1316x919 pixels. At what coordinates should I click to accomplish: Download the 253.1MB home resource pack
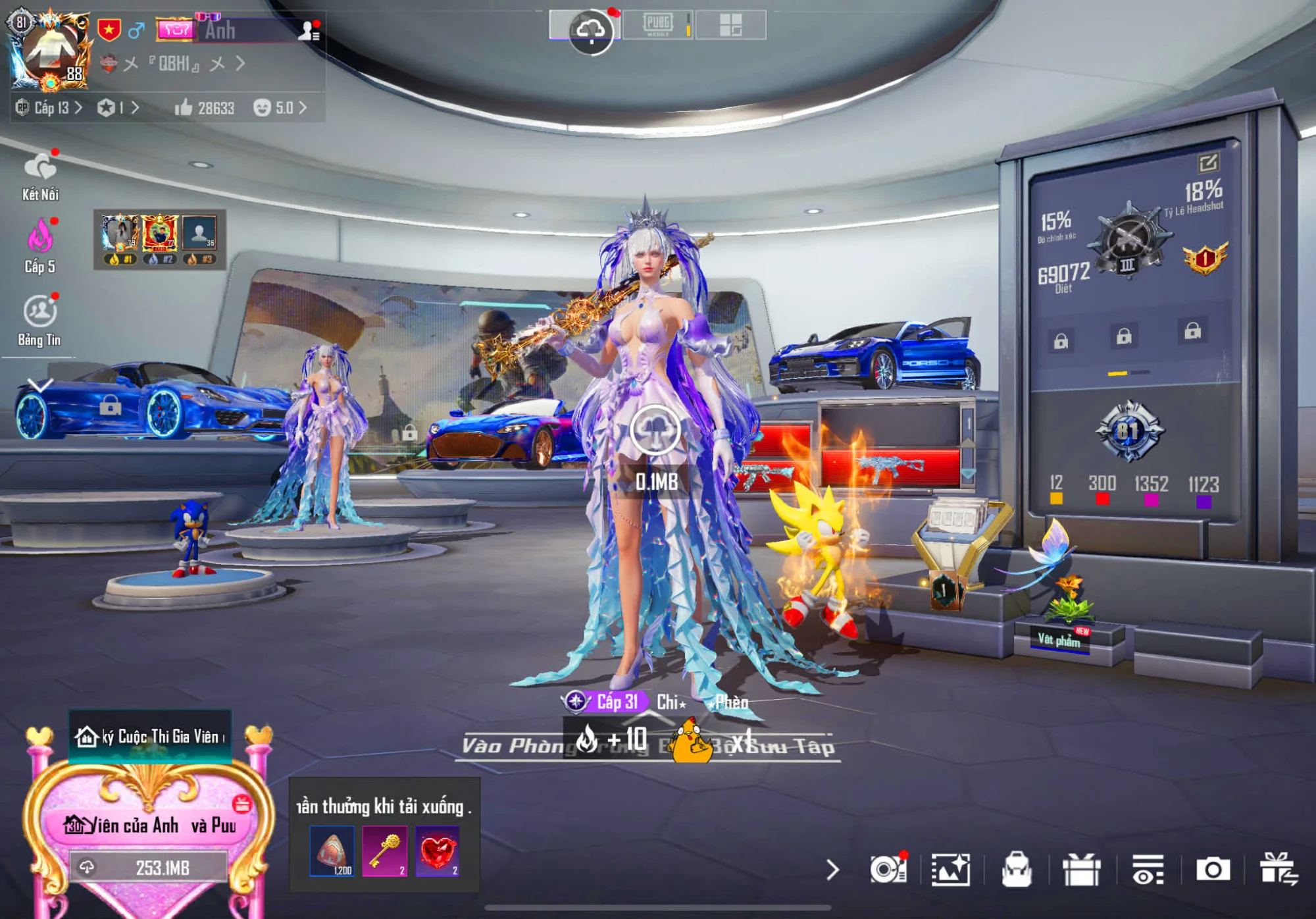[x=149, y=868]
